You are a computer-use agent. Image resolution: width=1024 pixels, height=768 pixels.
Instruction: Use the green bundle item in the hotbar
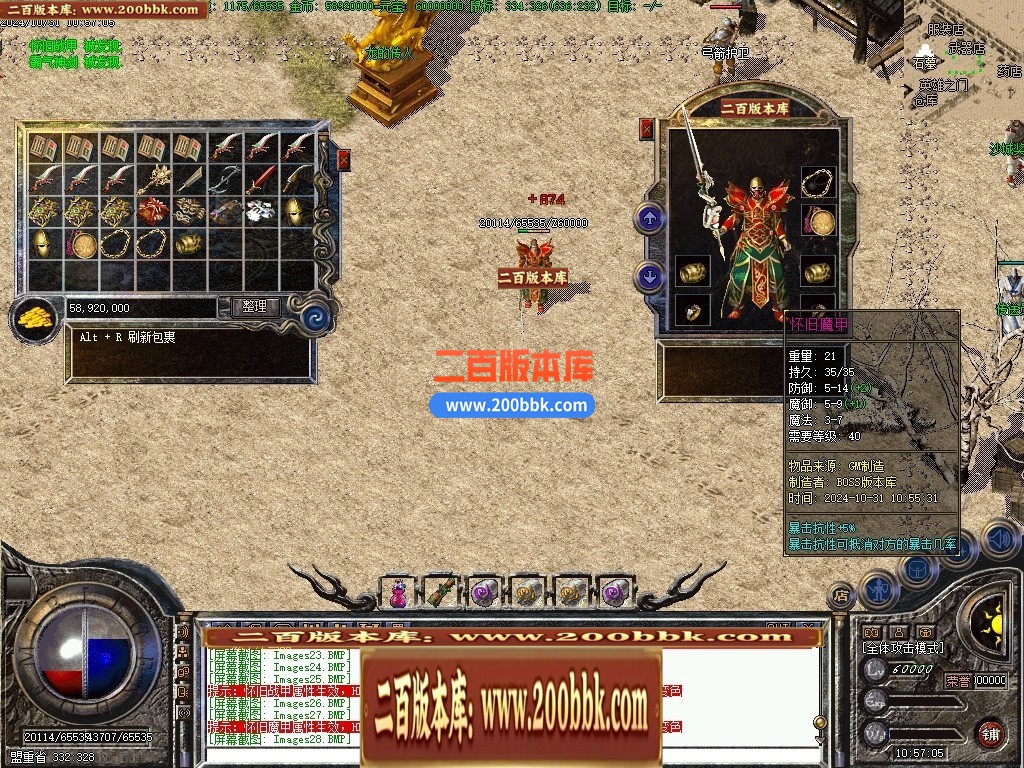click(440, 593)
